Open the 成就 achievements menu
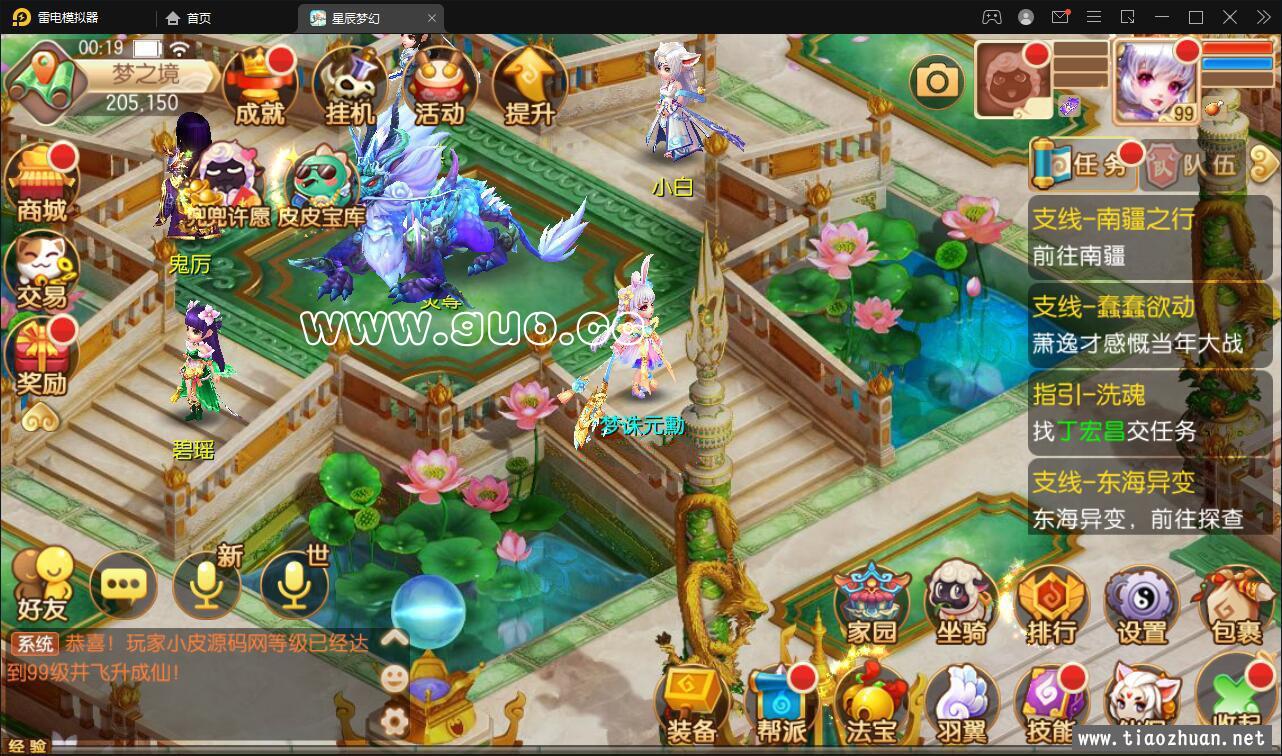 (x=260, y=87)
